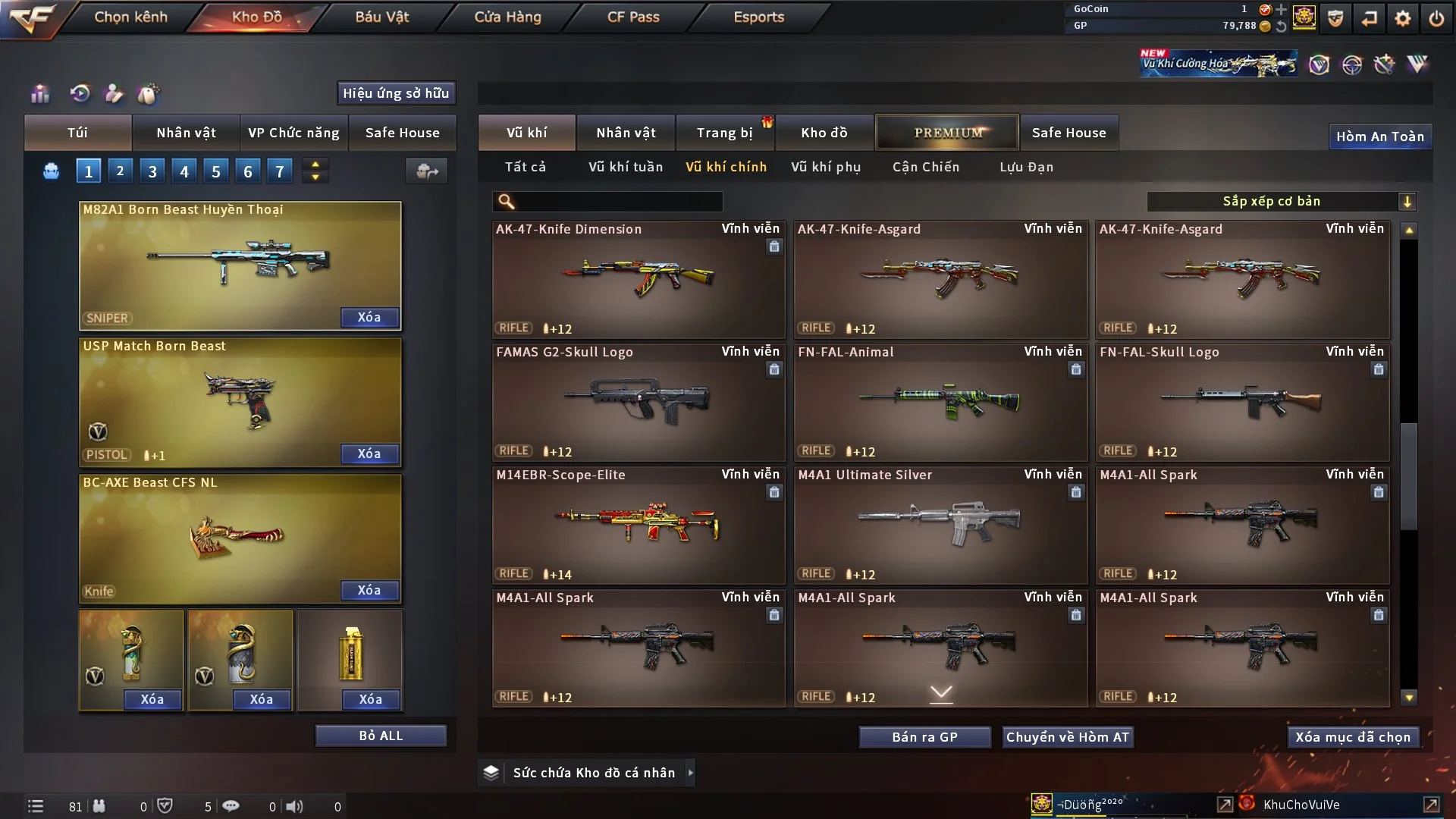Switch to the PREMIUM inventory tab
1456x819 pixels.
coord(947,133)
